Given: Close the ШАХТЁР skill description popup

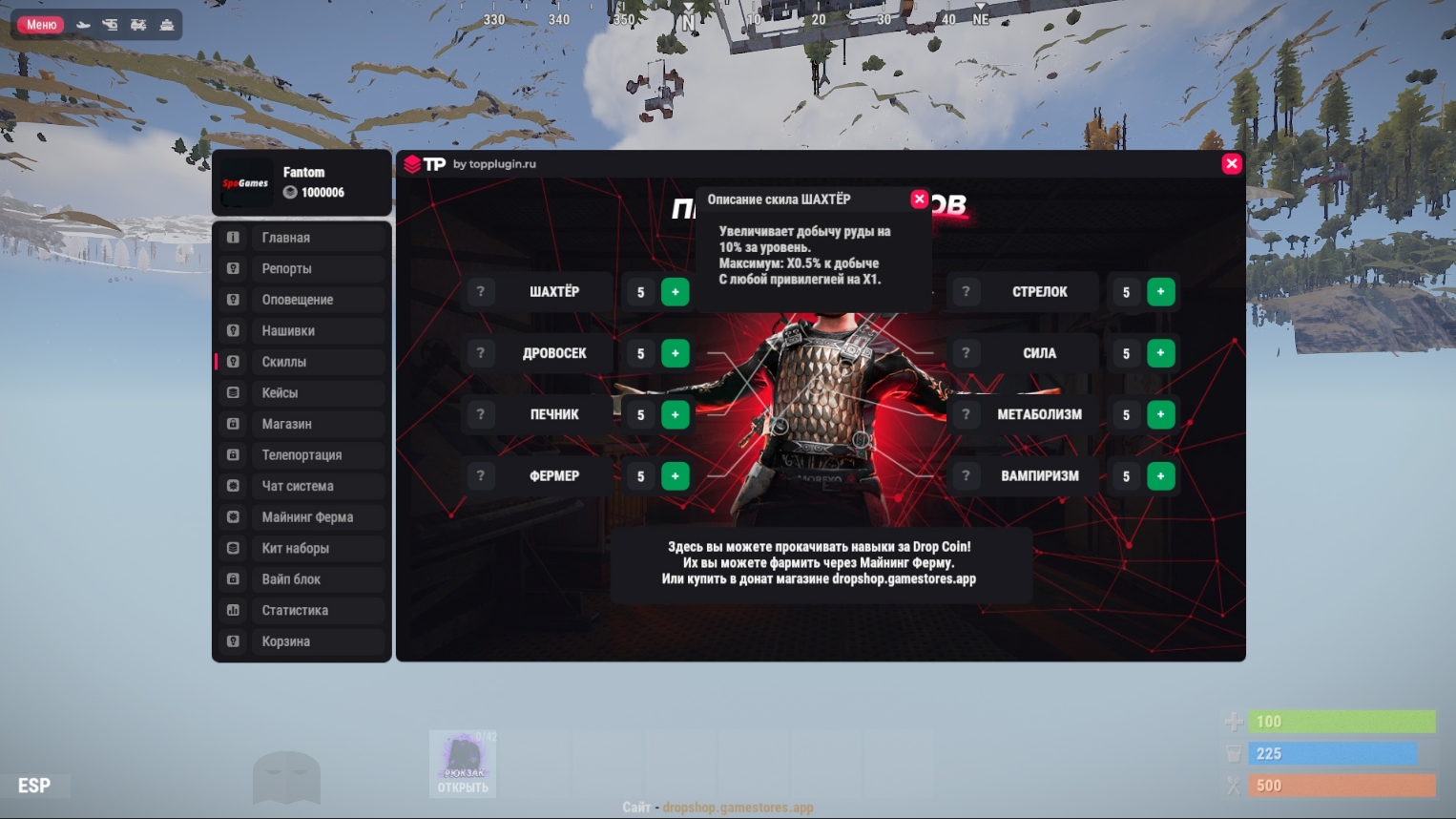Looking at the screenshot, I should 919,199.
